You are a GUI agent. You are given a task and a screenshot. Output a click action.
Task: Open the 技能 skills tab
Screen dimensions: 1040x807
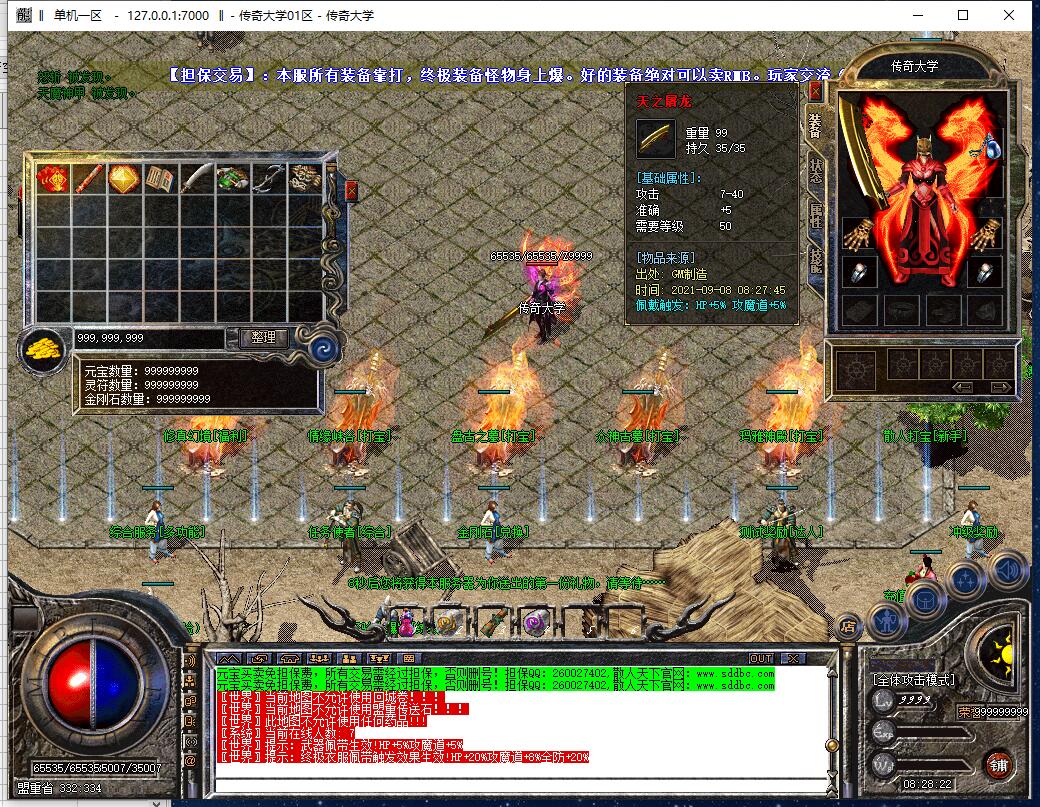coord(815,259)
